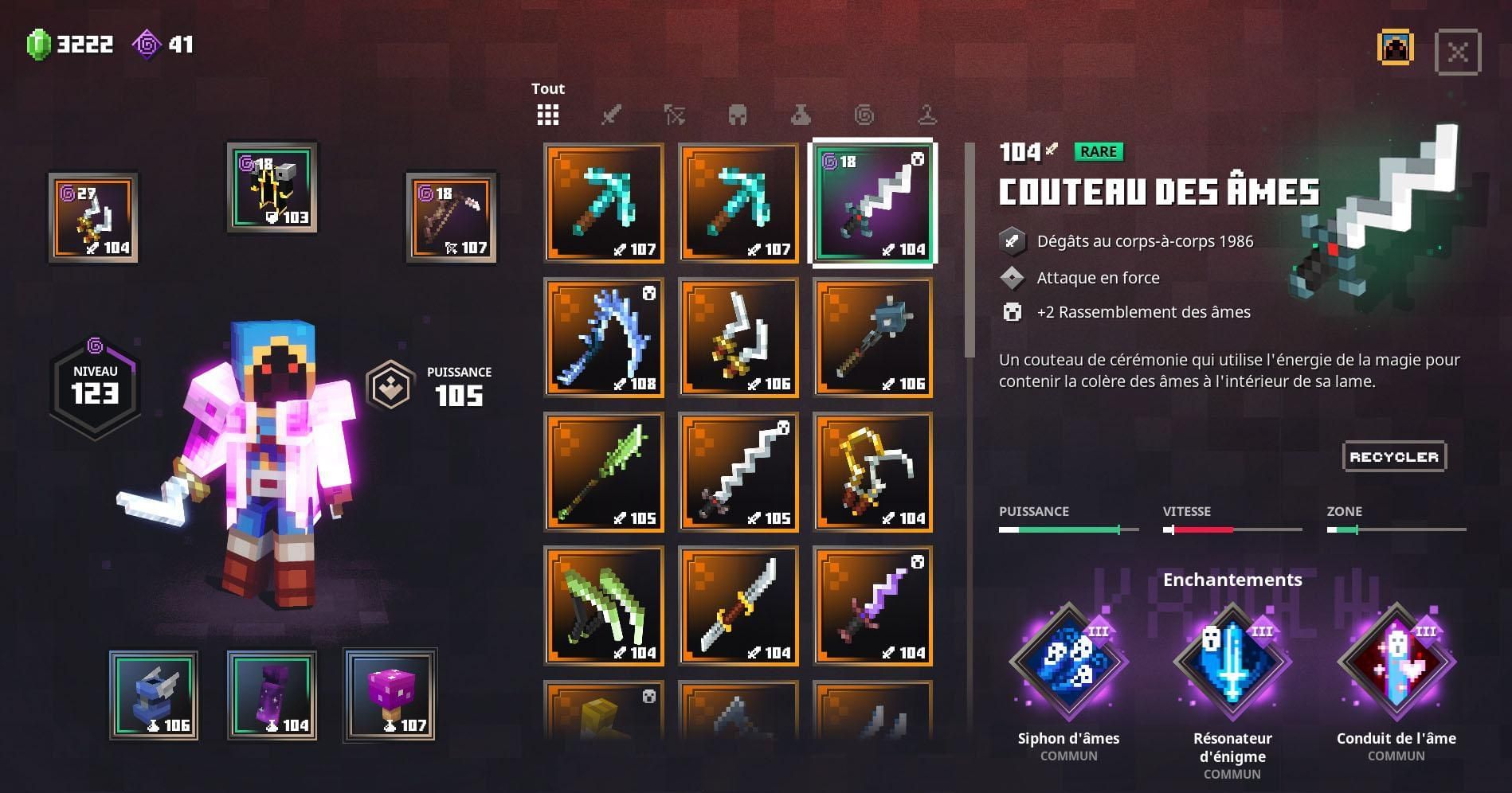
Task: Select the melee weapon filter icon
Action: 611,115
